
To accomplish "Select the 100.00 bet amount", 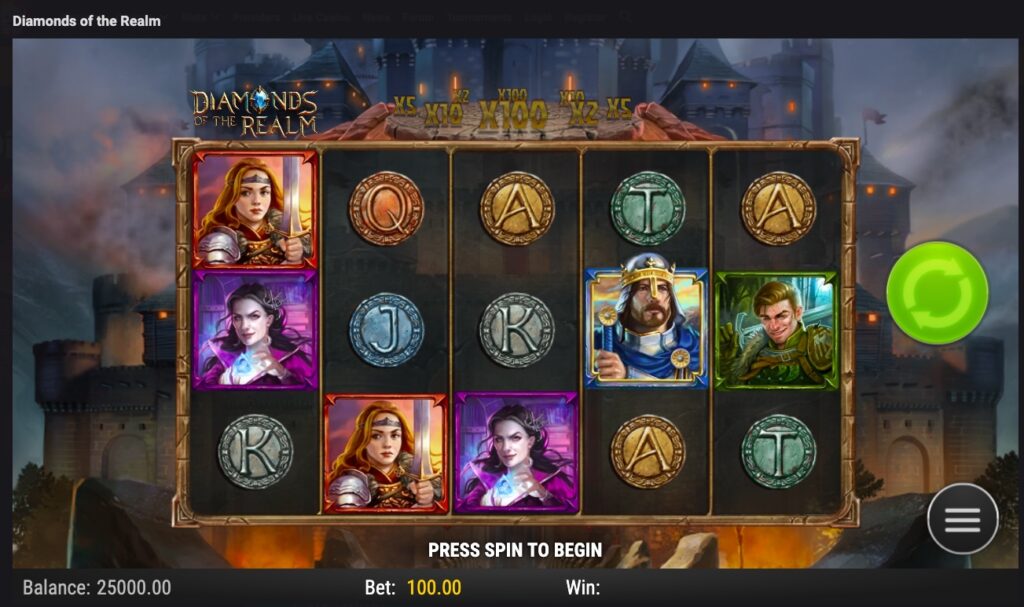I will (x=434, y=588).
